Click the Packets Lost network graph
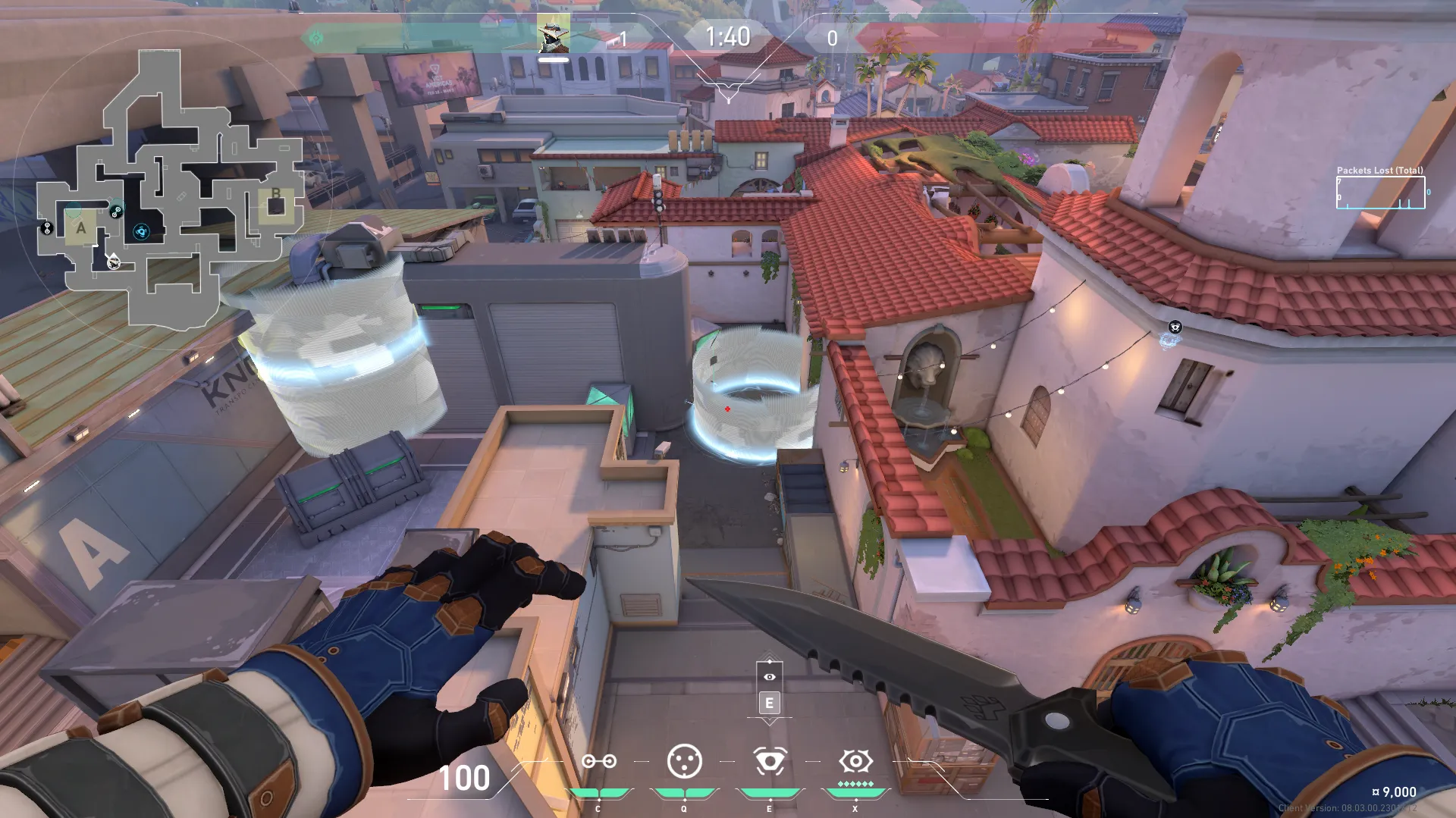Viewport: 1456px width, 818px height. click(x=1380, y=192)
